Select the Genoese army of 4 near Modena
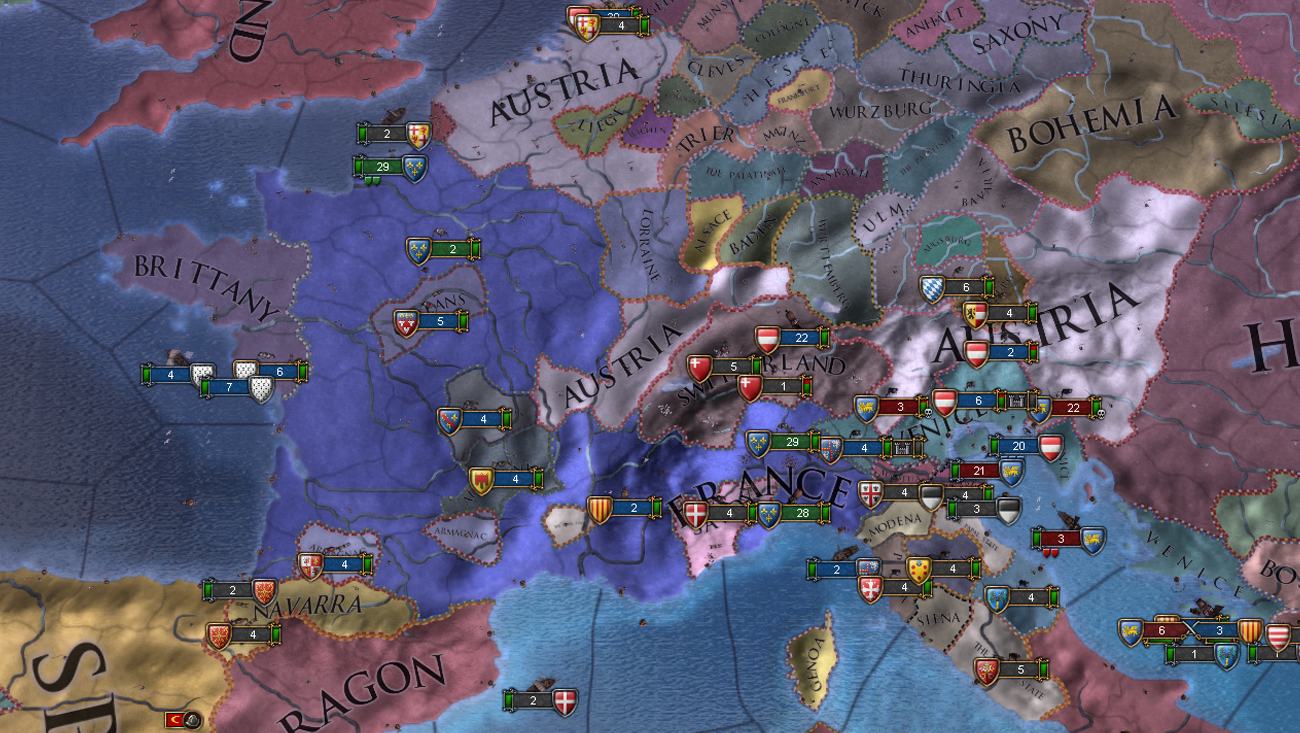This screenshot has width=1300, height=733. [905, 492]
